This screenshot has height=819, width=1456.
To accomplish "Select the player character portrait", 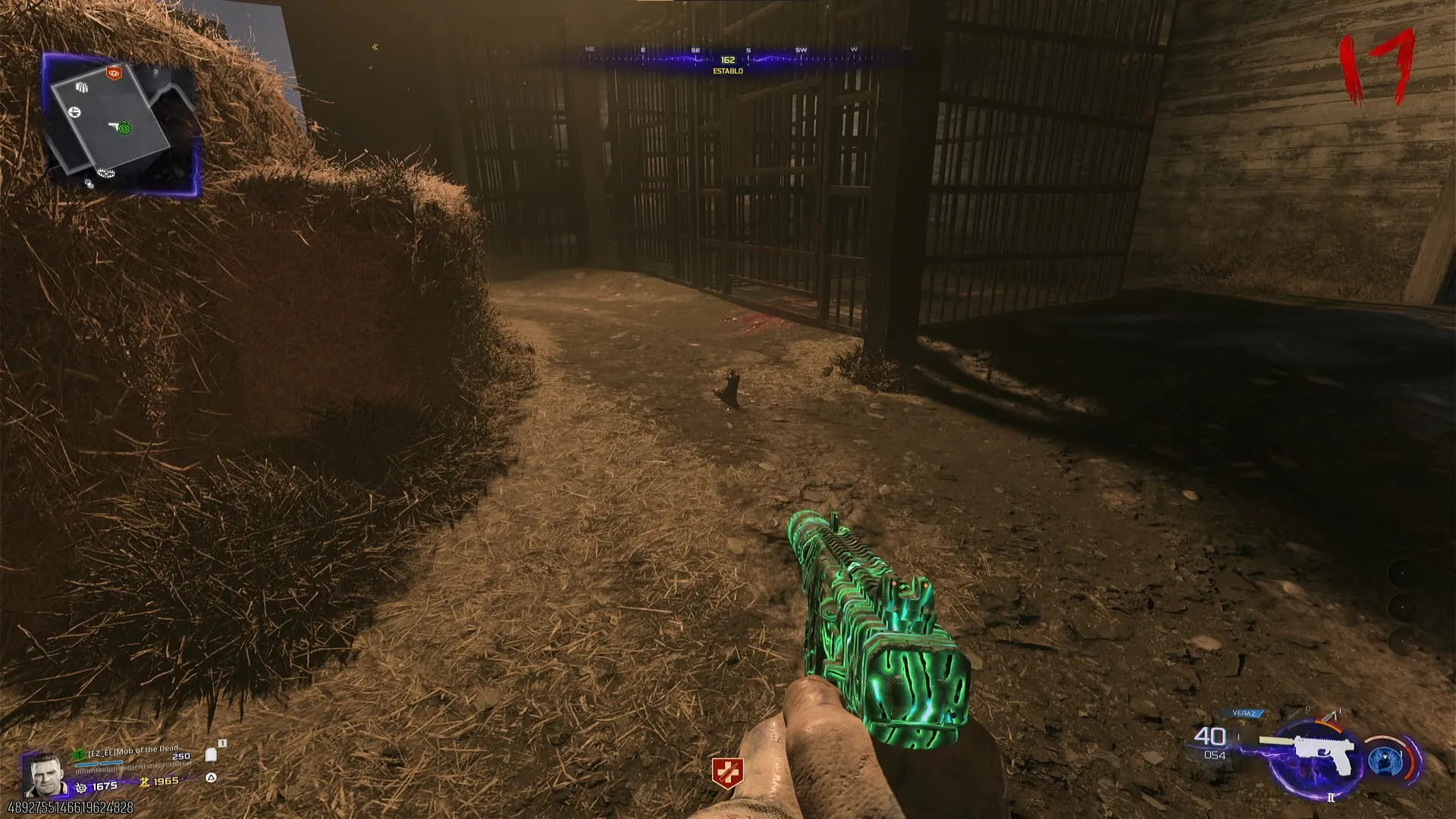I will point(43,775).
